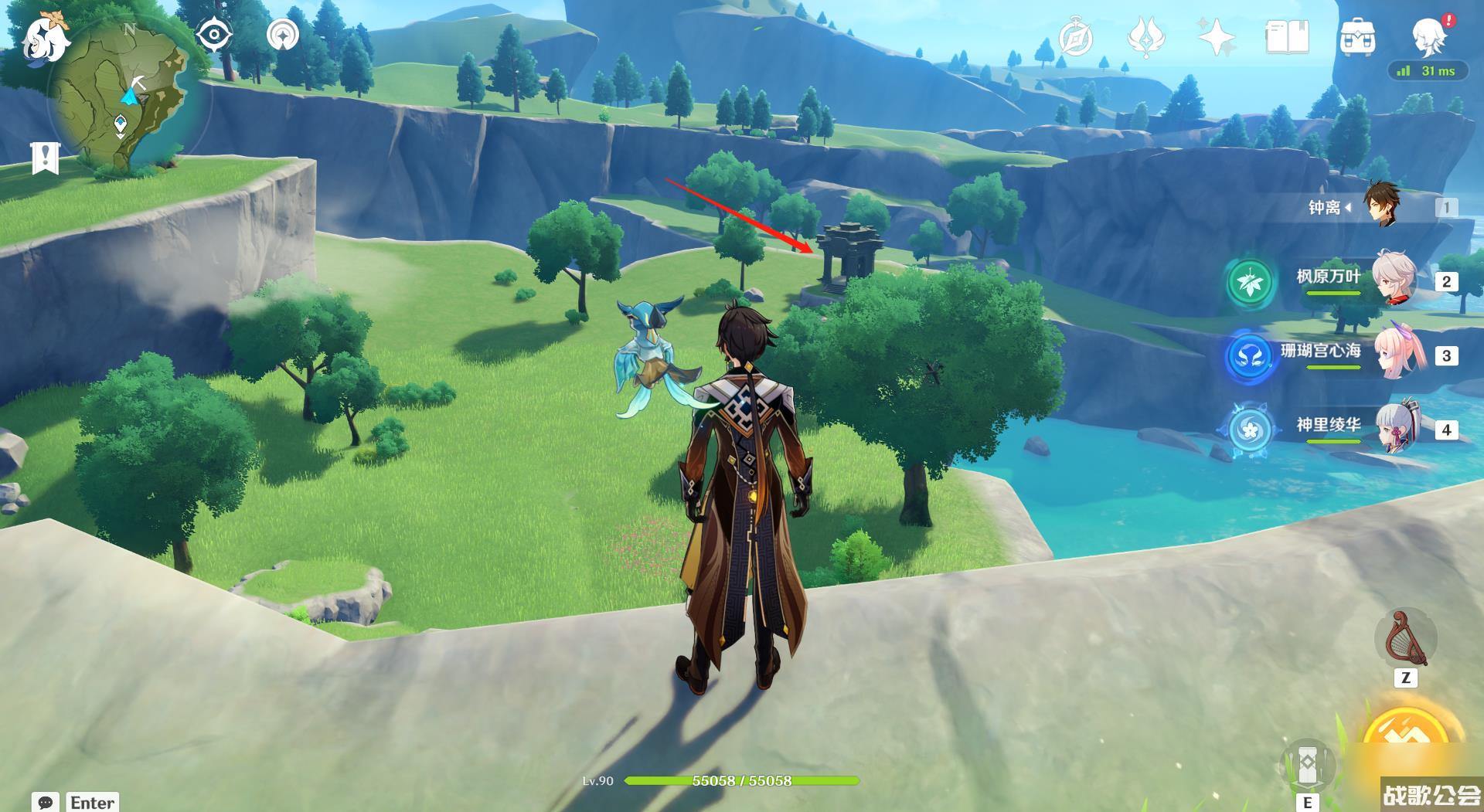Switch to 枫原万叶 in the party
The image size is (1484, 812).
[1395, 279]
